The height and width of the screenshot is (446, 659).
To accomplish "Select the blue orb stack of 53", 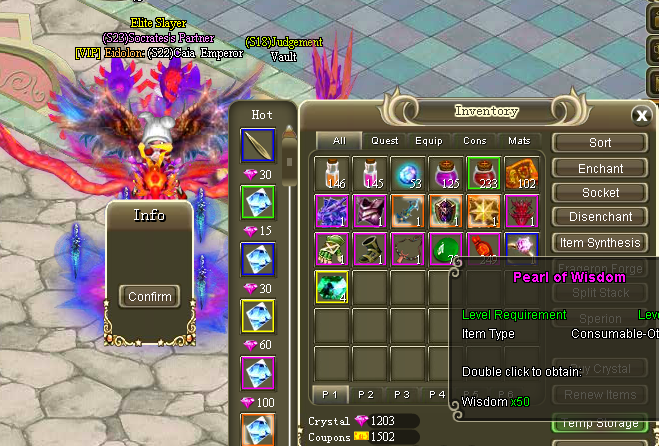I will pyautogui.click(x=407, y=173).
